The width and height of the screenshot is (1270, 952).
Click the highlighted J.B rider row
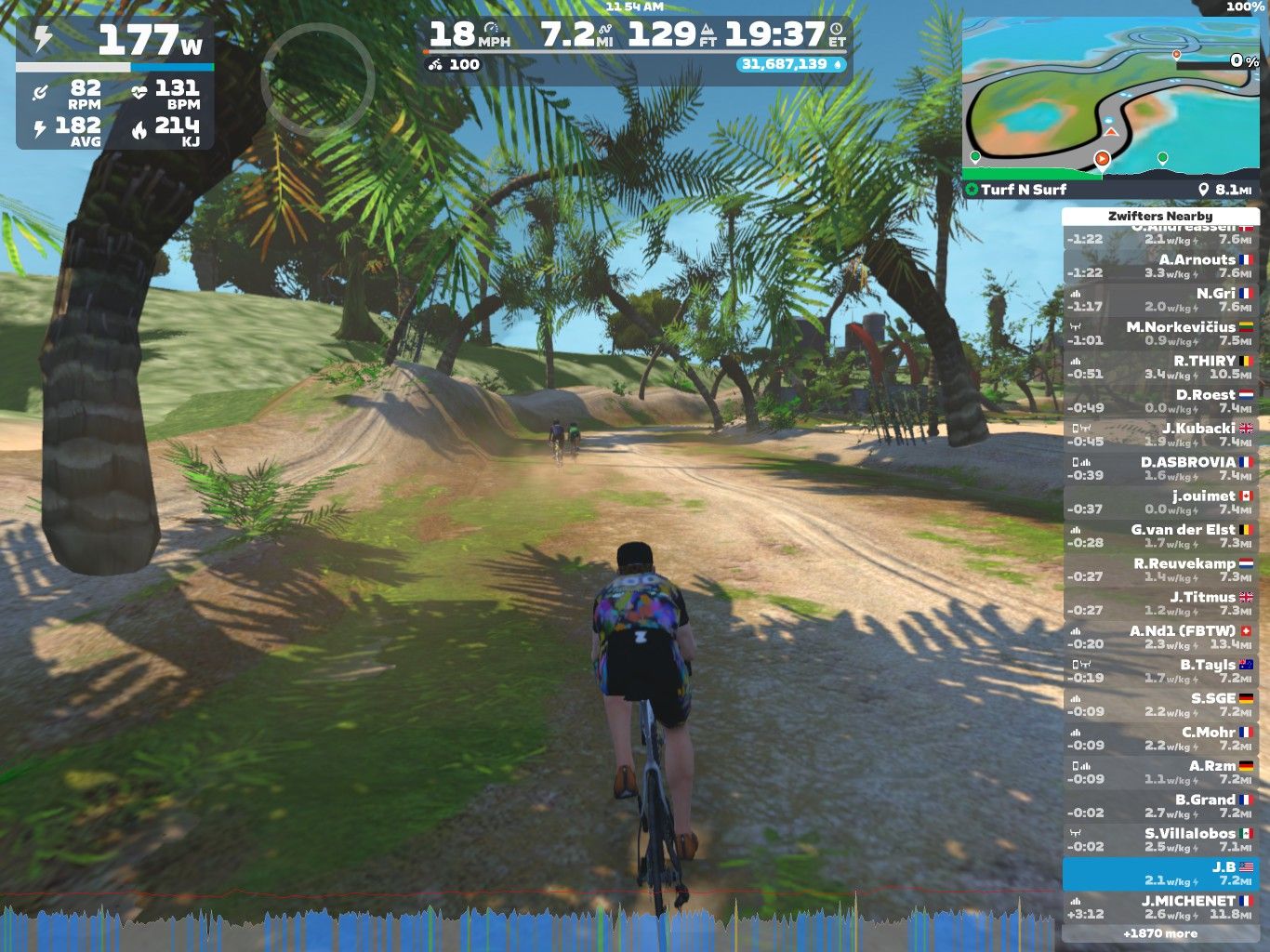(x=1160, y=874)
